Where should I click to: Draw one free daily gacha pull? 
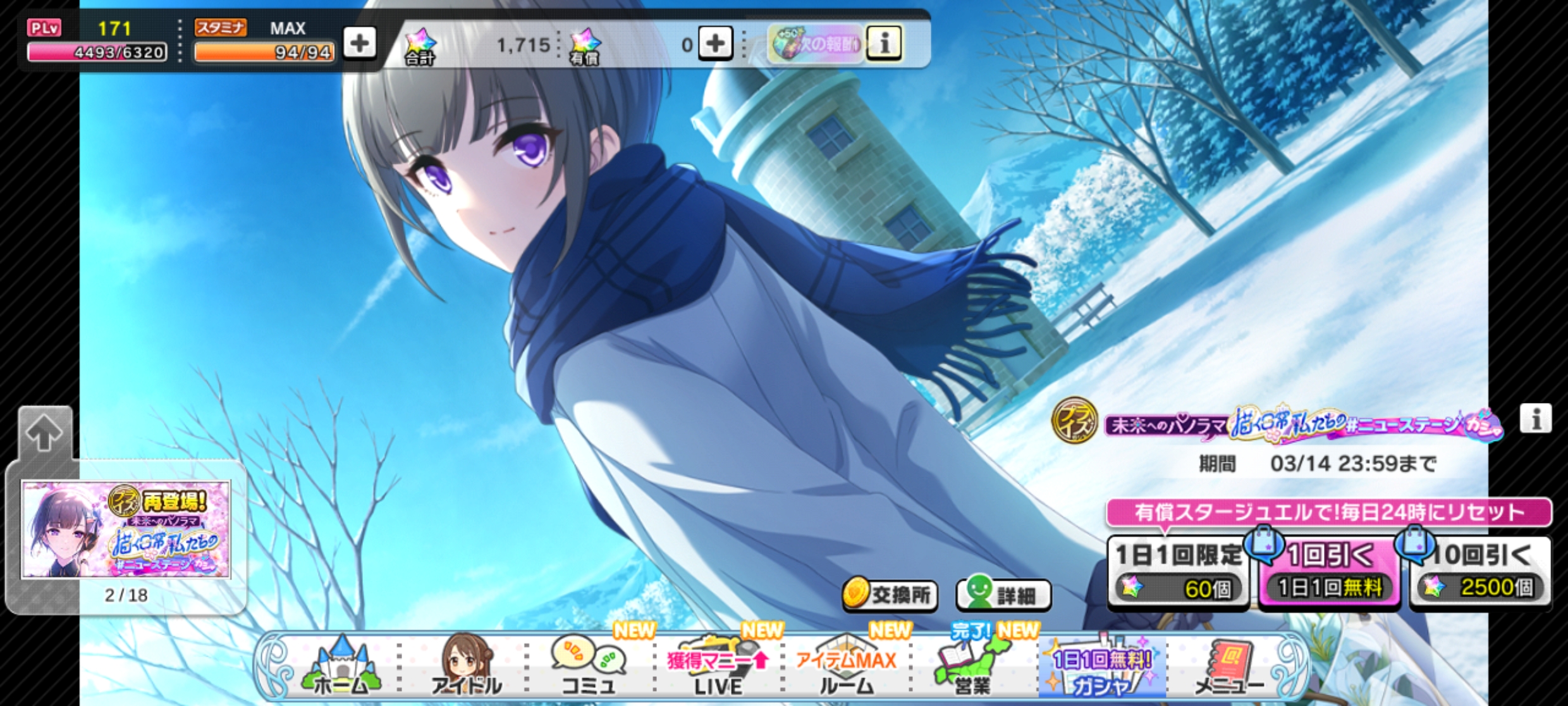point(1329,573)
